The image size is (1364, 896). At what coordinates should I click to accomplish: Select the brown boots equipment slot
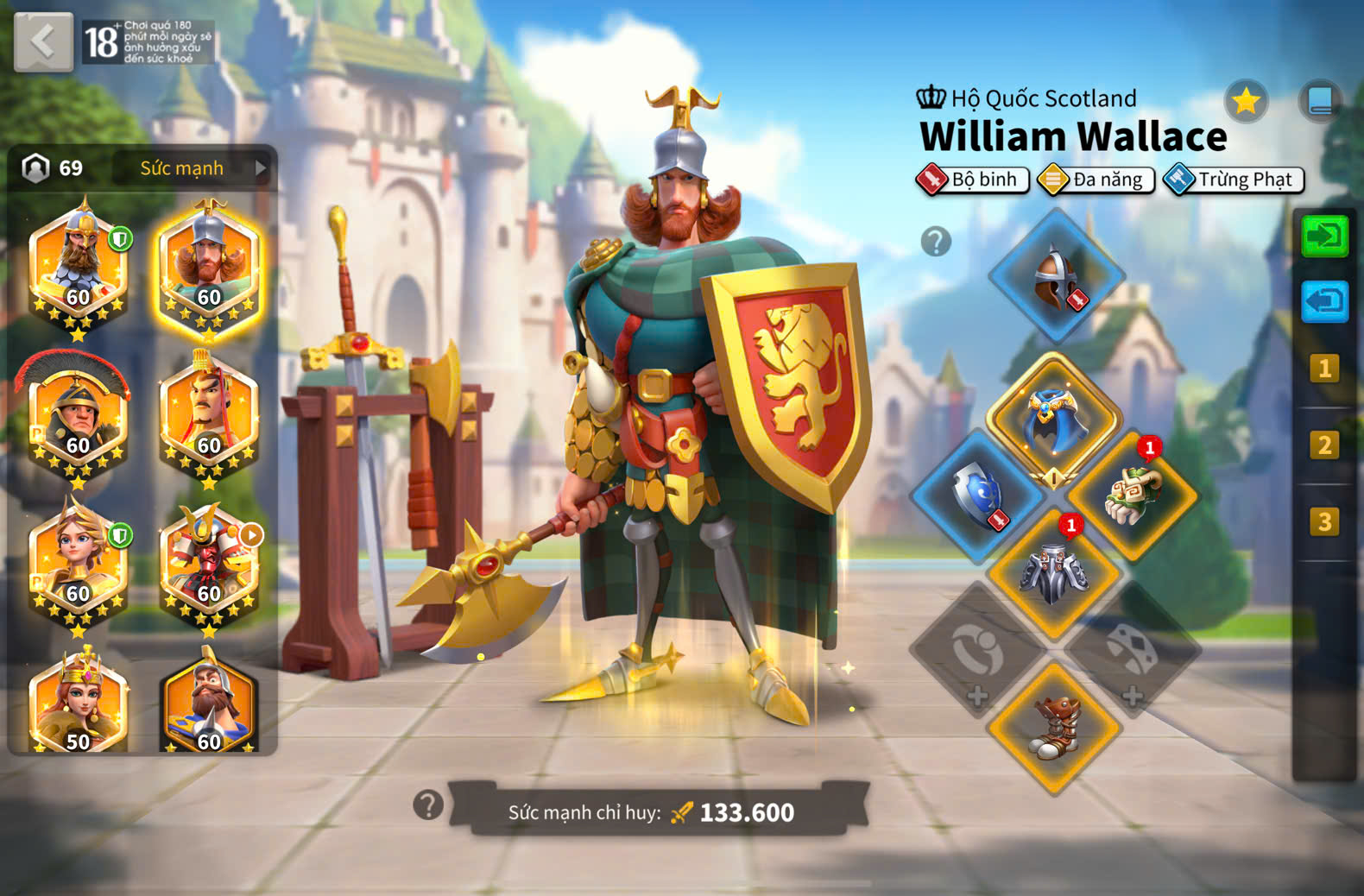[x=1054, y=727]
